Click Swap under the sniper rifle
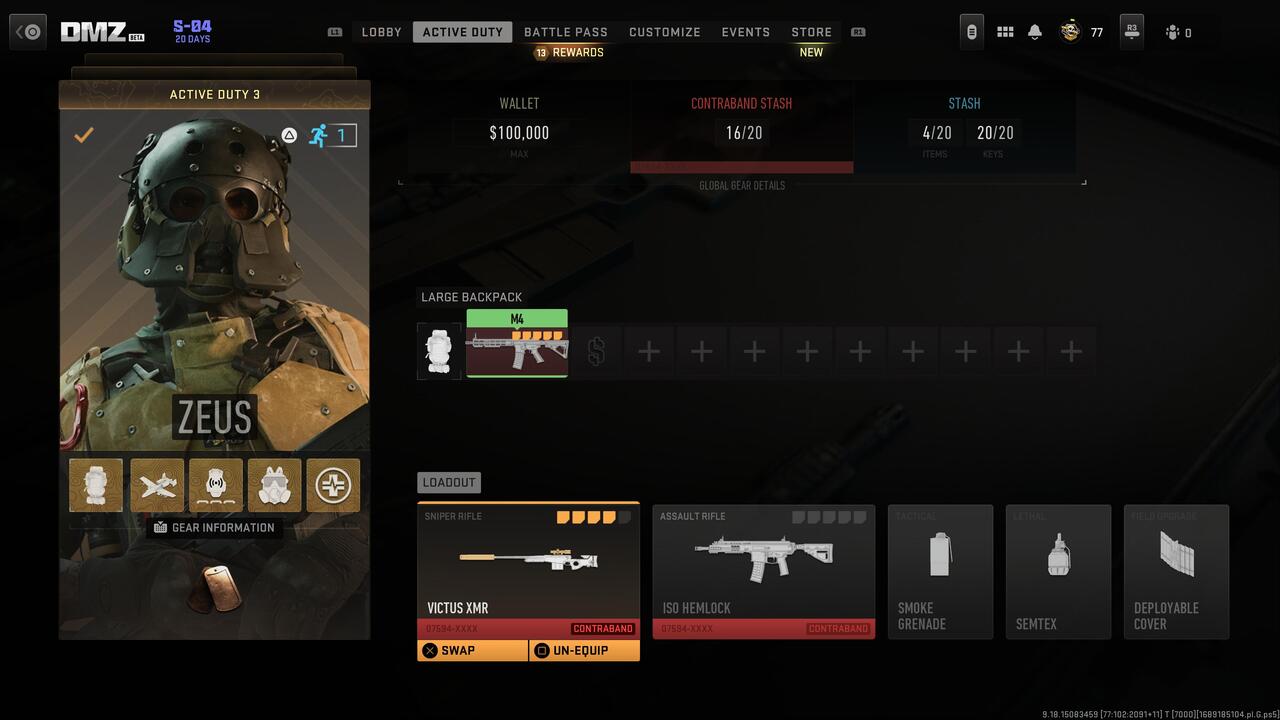Screen dimensions: 1280x720 (x=472, y=650)
